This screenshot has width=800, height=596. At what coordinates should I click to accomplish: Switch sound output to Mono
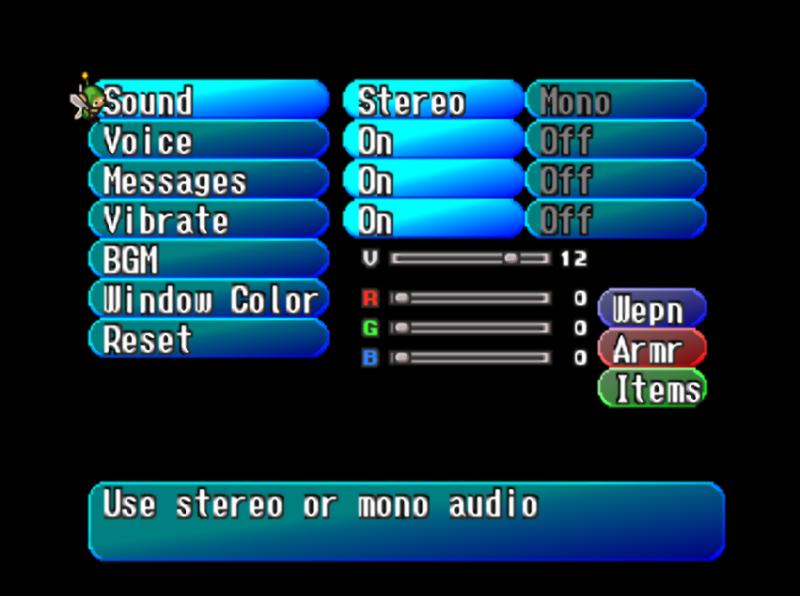(x=616, y=101)
